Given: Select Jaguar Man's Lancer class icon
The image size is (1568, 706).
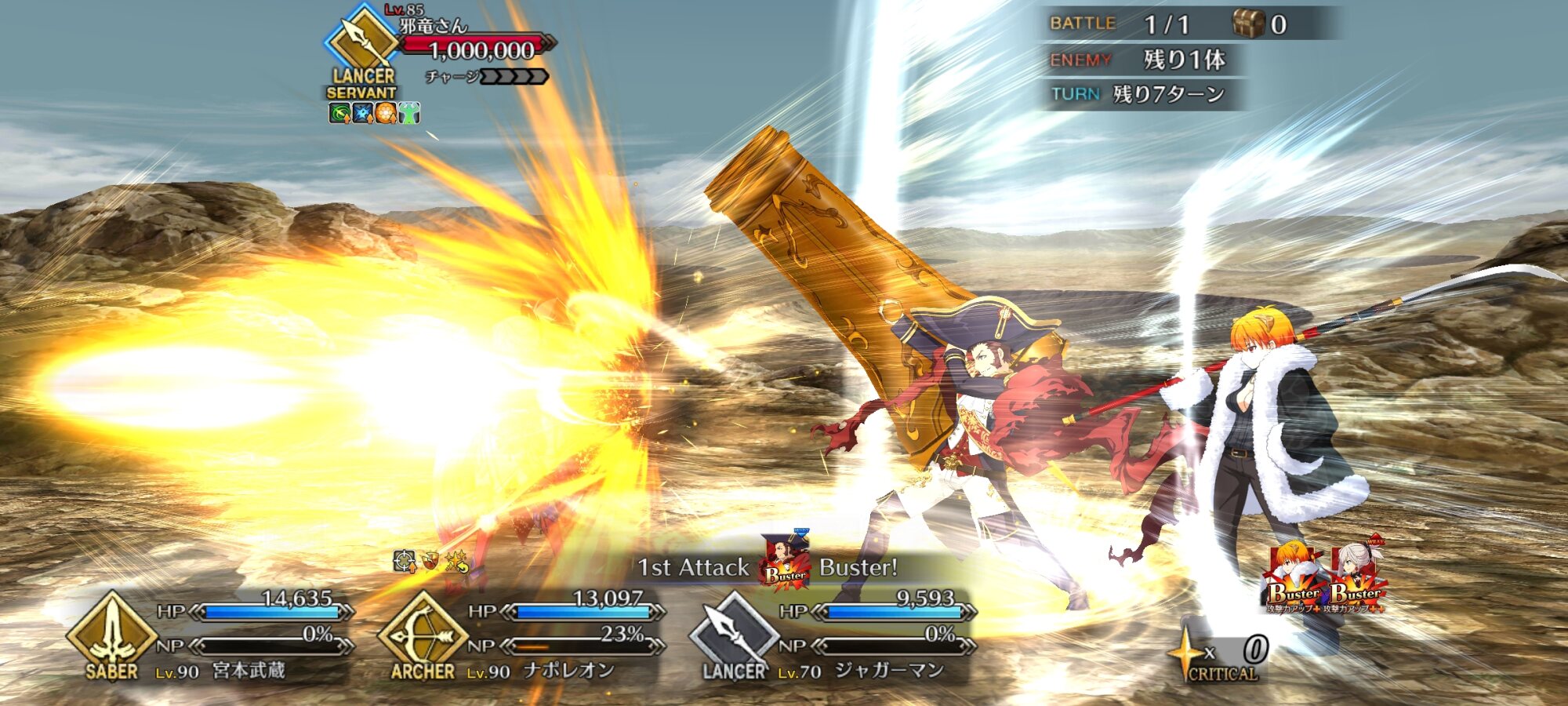Looking at the screenshot, I should tap(733, 632).
